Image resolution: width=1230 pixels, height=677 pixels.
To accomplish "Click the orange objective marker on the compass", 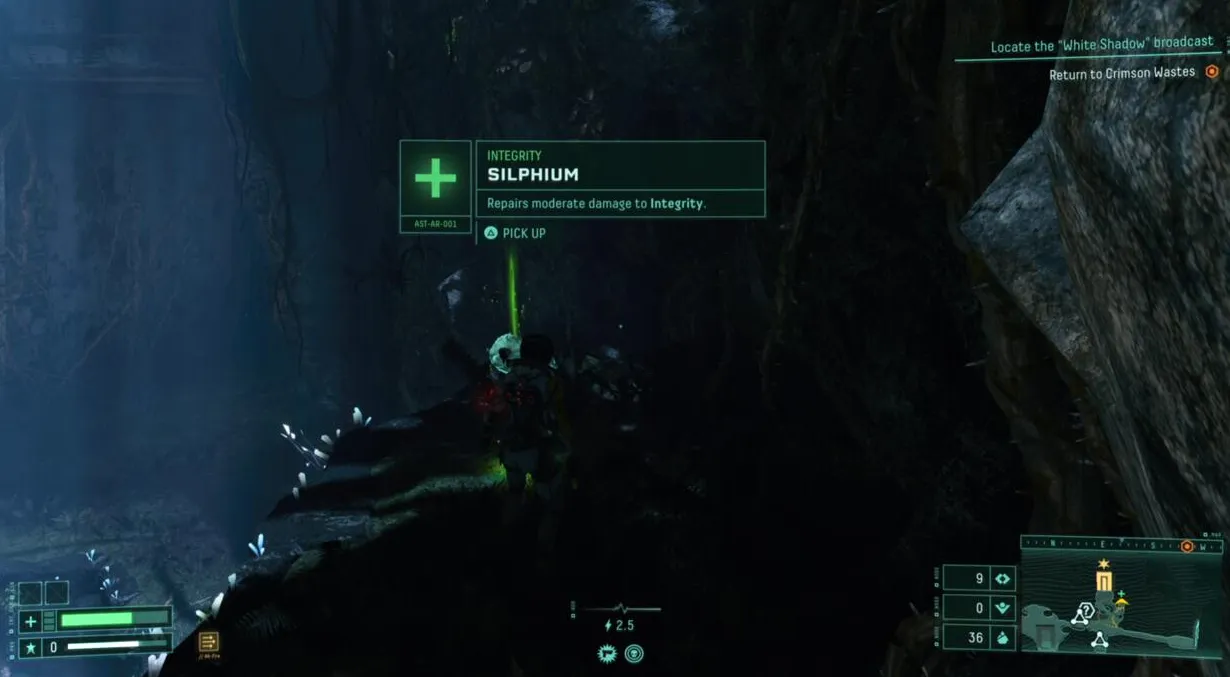I will click(x=1187, y=546).
